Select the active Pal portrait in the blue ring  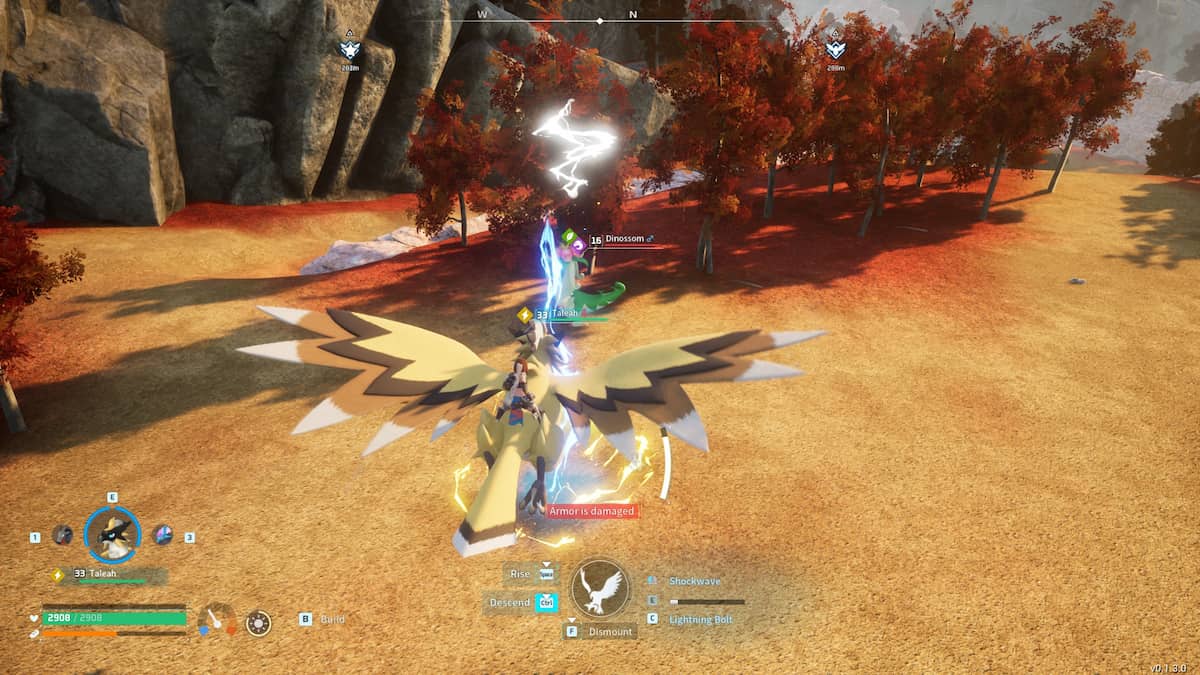pos(112,536)
